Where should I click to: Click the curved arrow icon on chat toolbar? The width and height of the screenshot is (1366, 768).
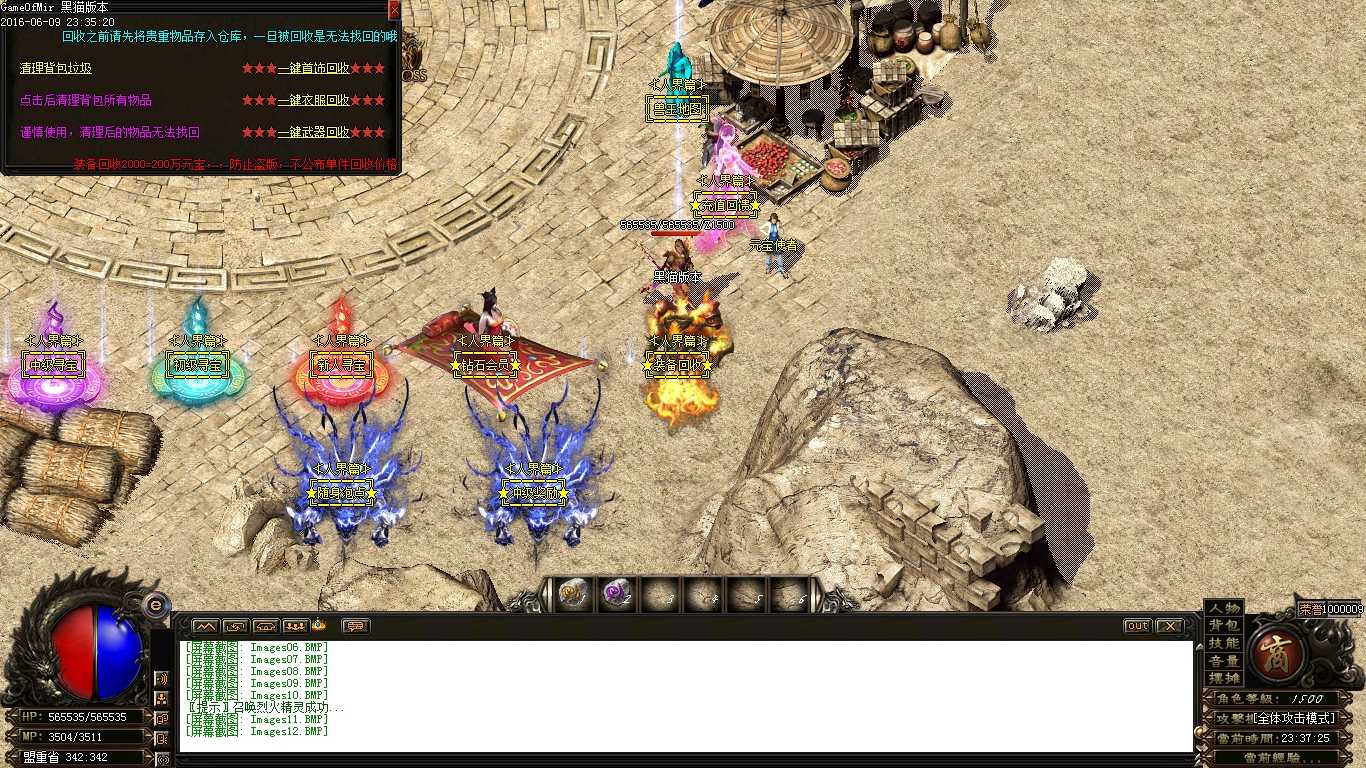point(237,626)
